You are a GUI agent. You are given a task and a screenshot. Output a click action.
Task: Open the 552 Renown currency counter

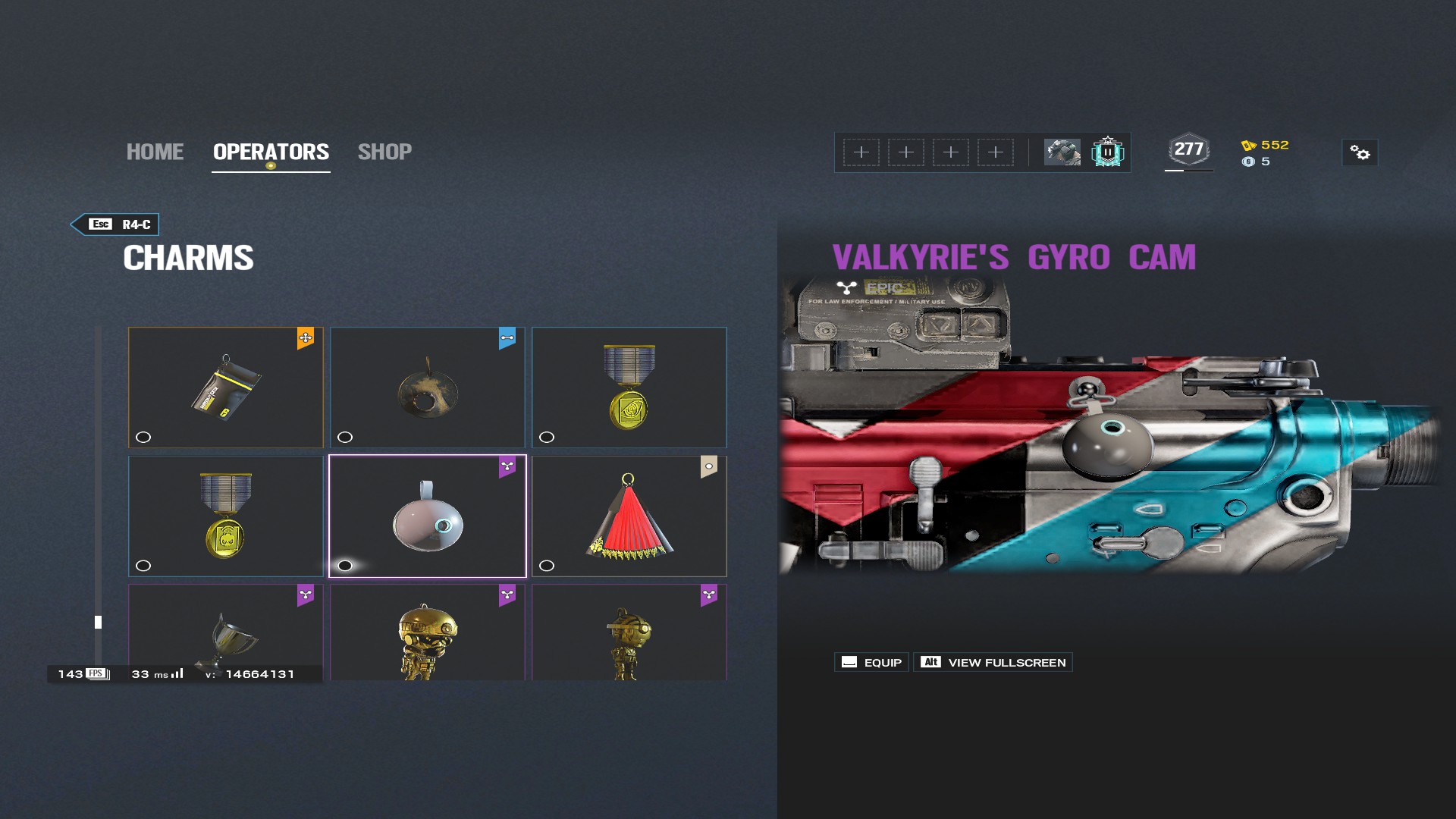pyautogui.click(x=1266, y=145)
